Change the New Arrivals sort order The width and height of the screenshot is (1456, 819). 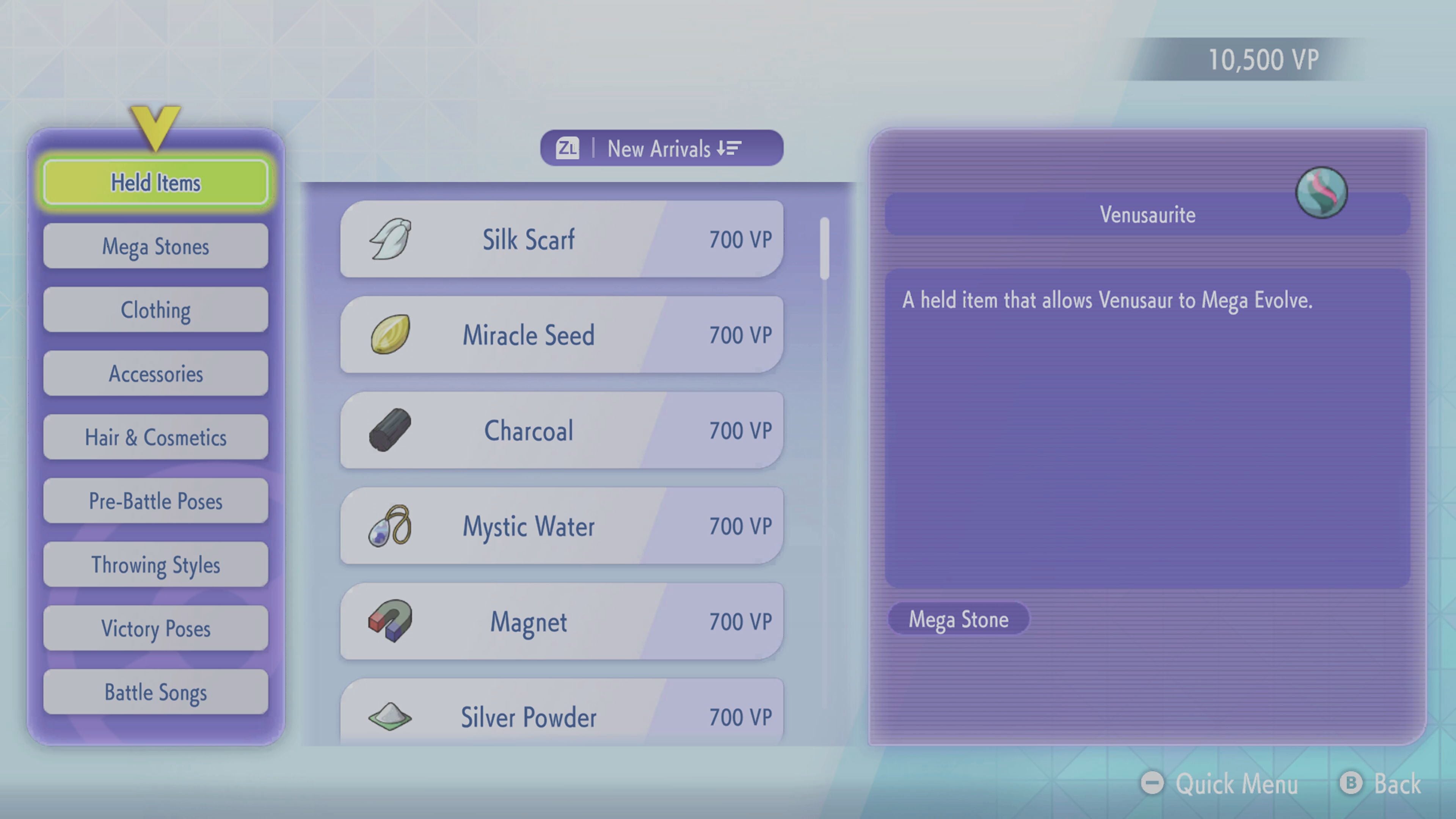661,148
